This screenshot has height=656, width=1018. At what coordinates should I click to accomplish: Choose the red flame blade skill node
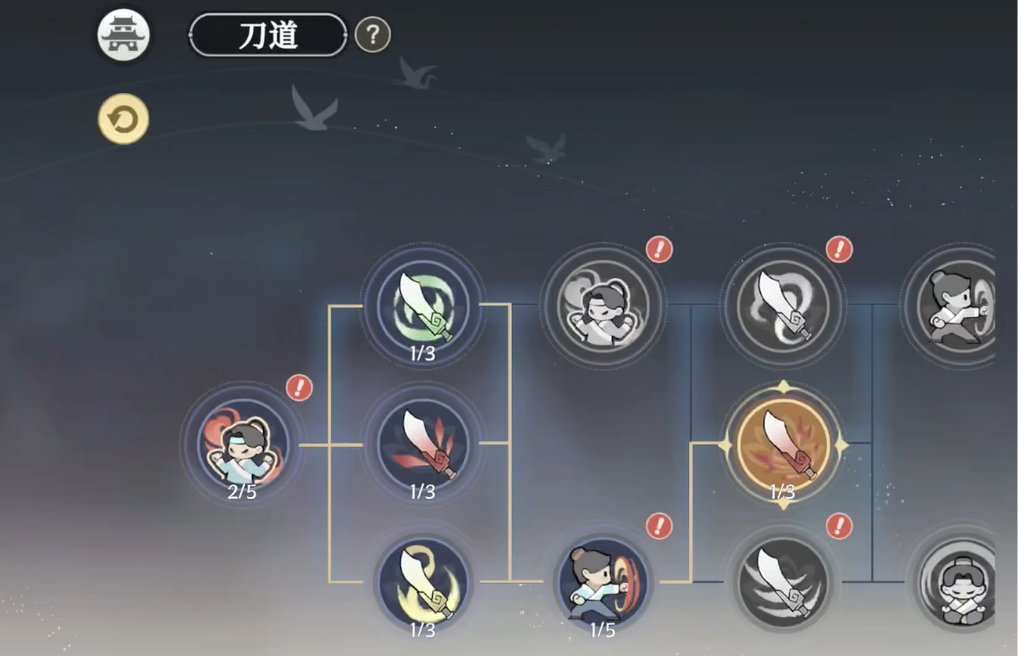pos(423,443)
